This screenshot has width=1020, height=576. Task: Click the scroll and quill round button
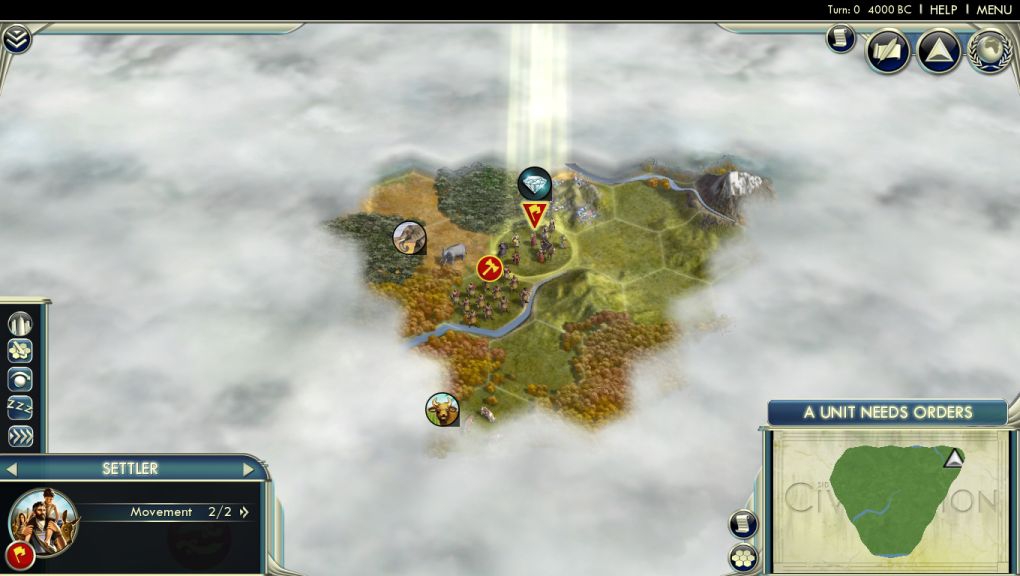887,51
